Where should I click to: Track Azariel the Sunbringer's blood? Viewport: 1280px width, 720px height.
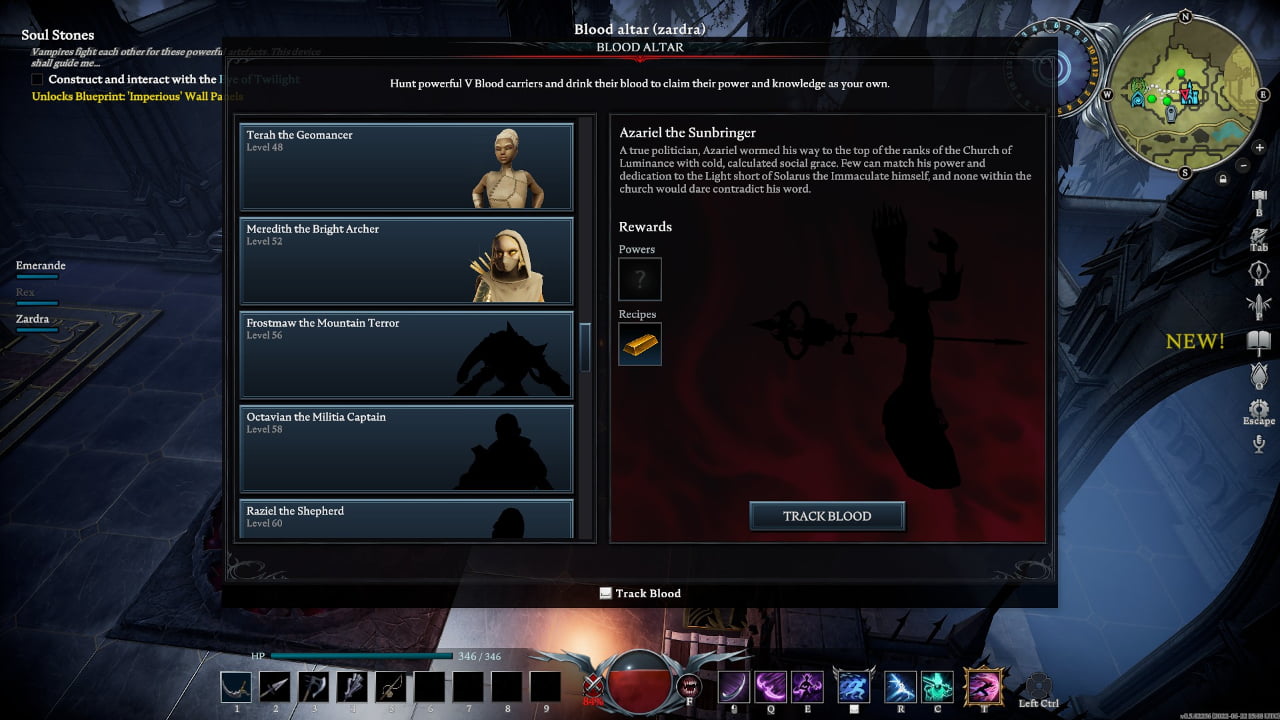coord(827,516)
